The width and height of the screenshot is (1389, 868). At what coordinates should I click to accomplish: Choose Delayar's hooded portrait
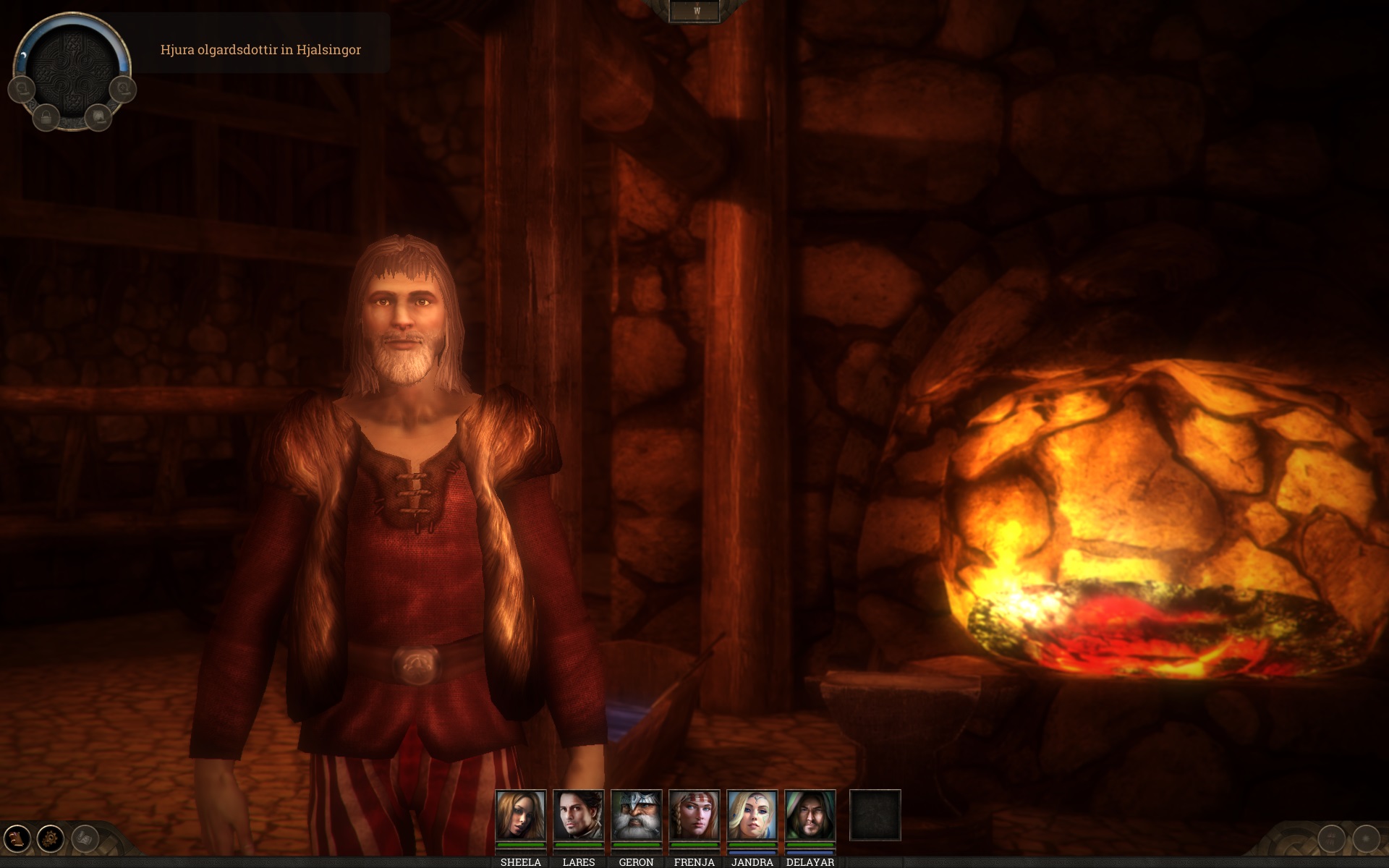coord(810,815)
